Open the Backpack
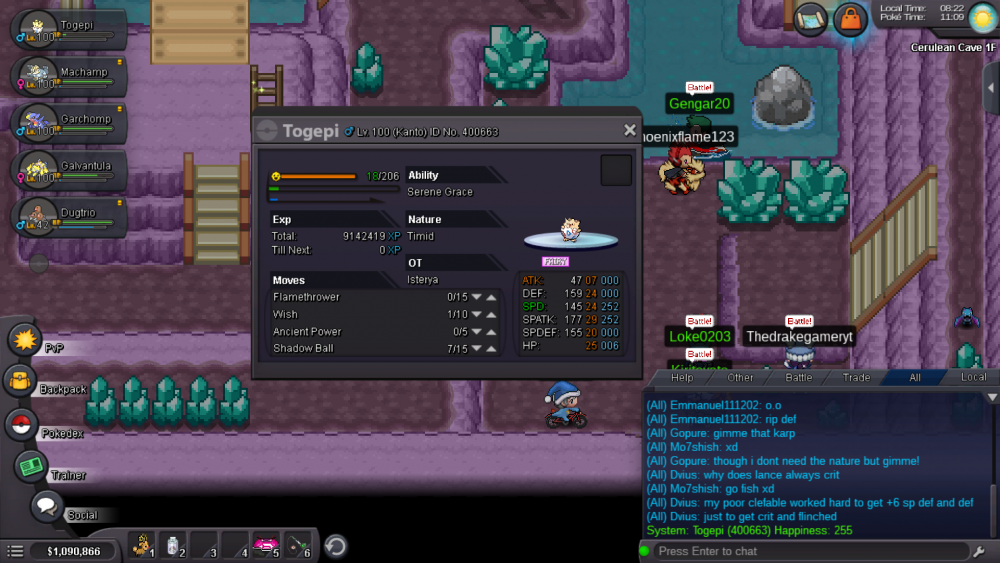Screen dimensions: 1000x563 pos(20,381)
